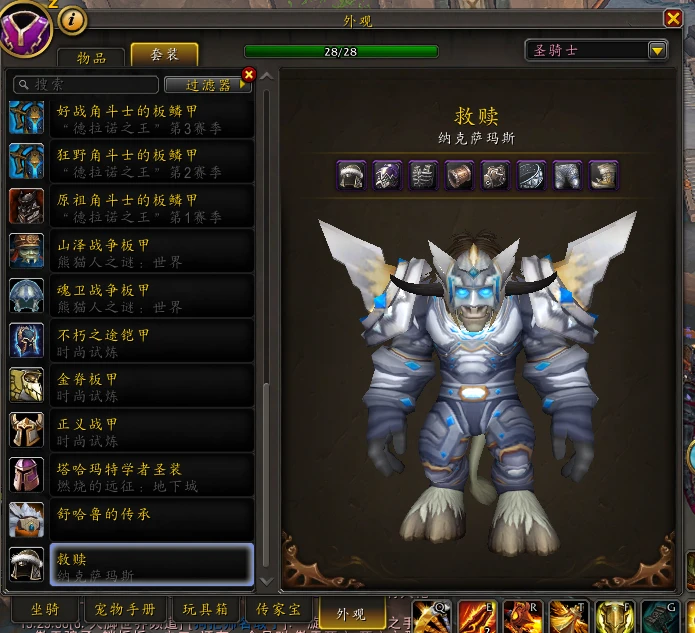Open the 过滤器 filter menu
The height and width of the screenshot is (633, 695).
click(207, 85)
